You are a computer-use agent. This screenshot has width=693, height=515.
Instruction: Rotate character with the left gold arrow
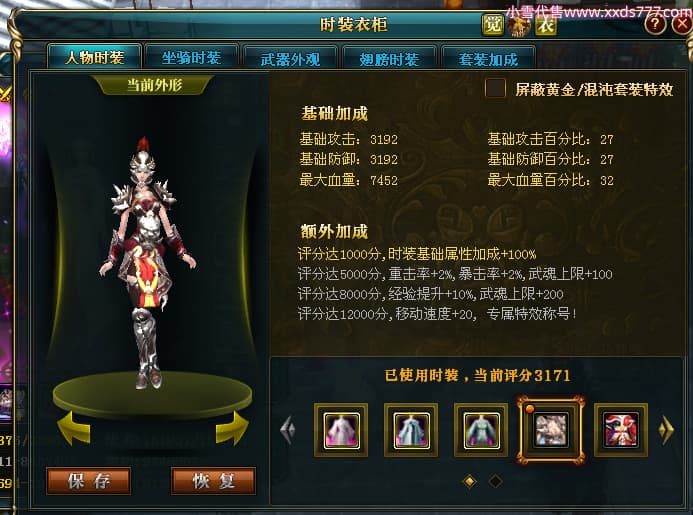point(73,427)
